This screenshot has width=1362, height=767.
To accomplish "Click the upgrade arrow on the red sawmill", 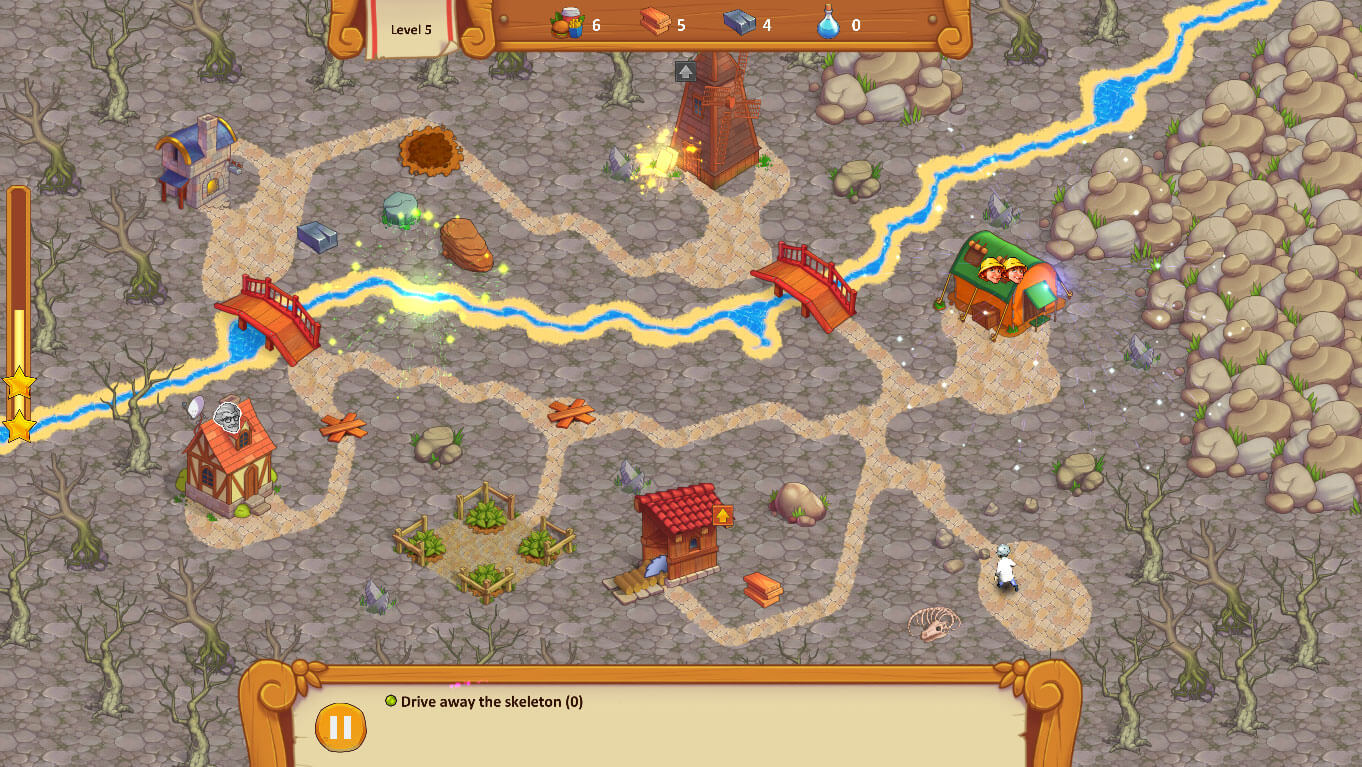I will (722, 515).
